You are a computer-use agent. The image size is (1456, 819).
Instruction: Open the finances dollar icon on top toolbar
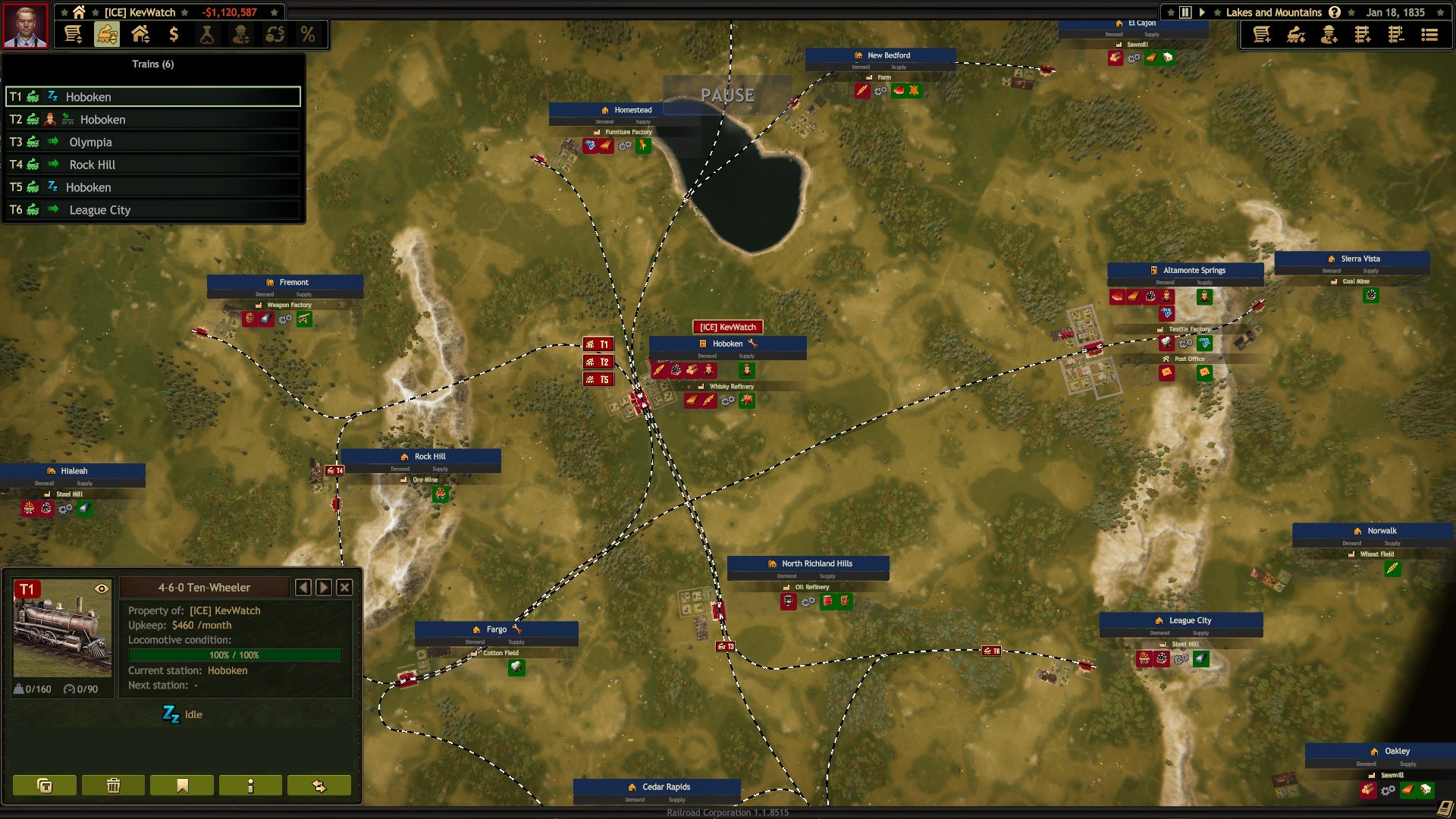pos(174,34)
